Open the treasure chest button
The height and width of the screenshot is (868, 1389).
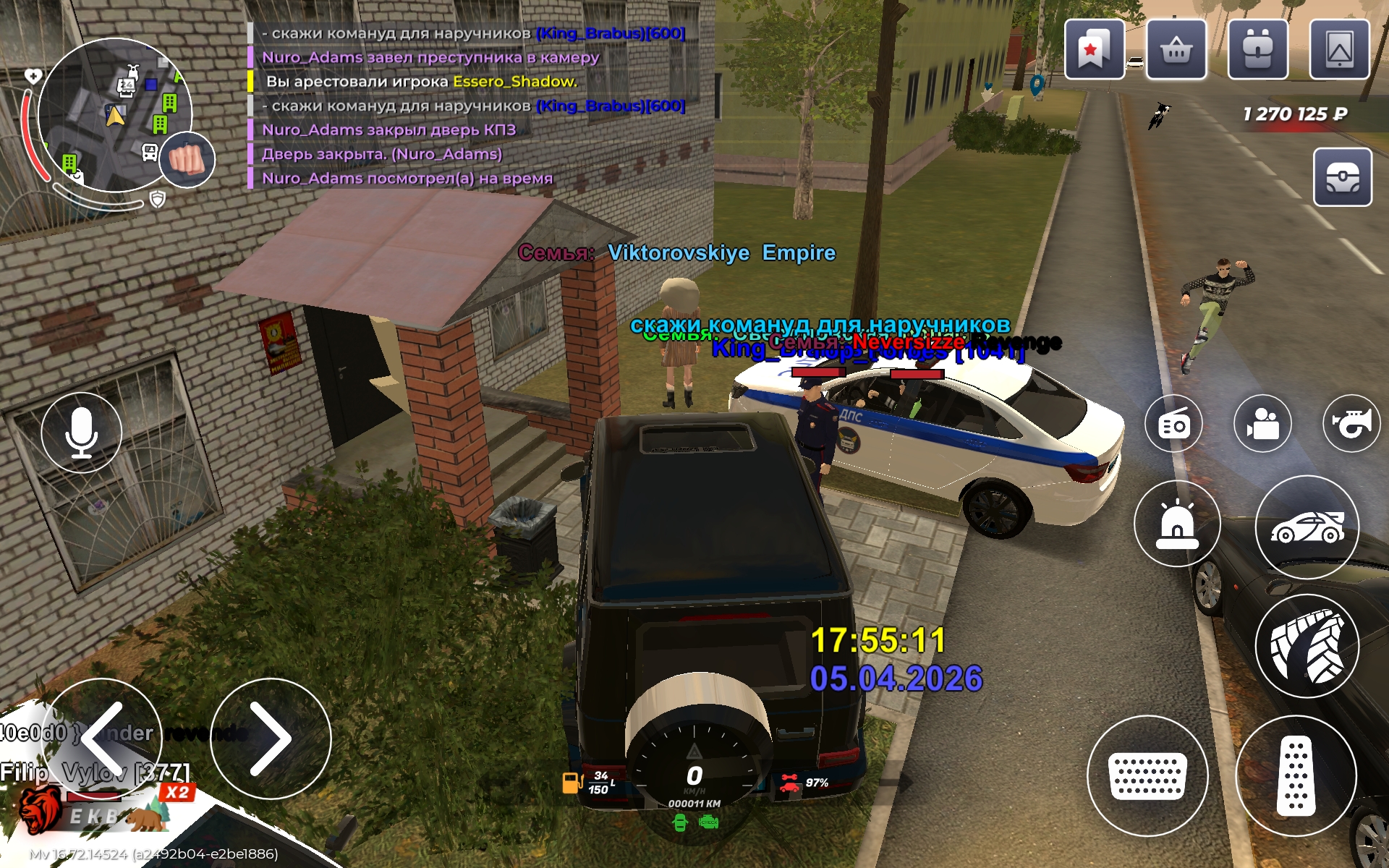[x=1342, y=178]
